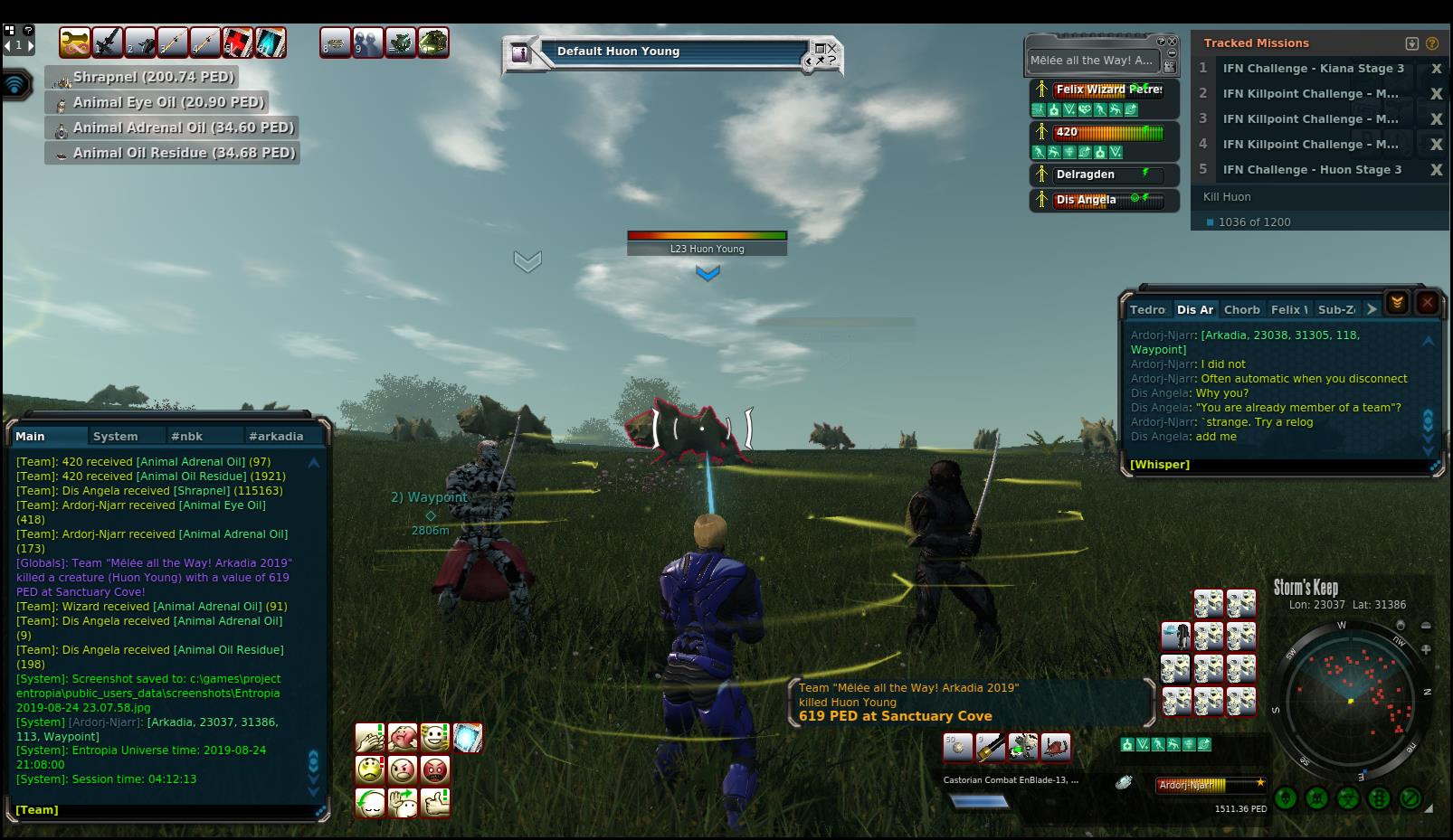Zoom in the radar with plus button
Viewport: 1453px width, 840px height.
point(1426,649)
